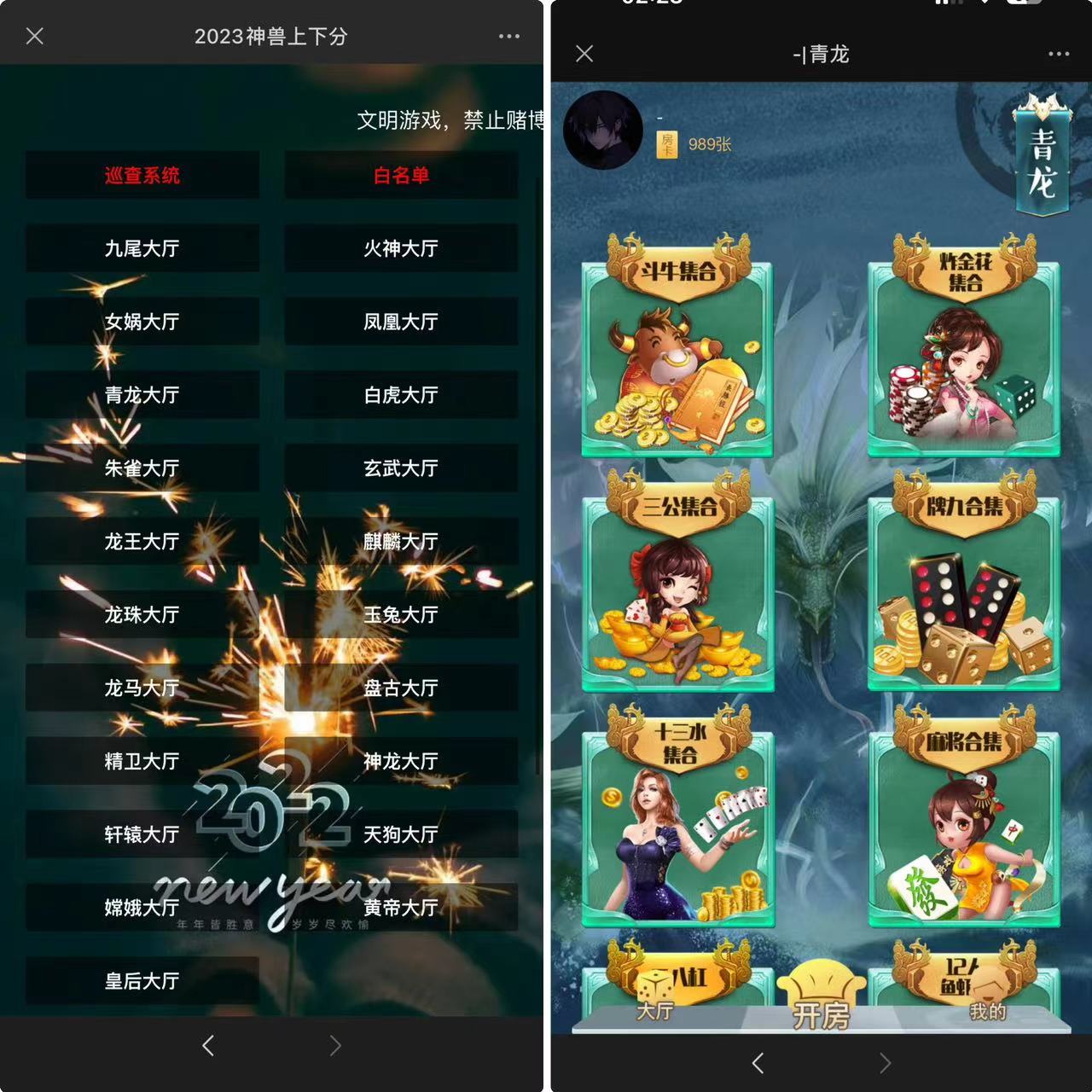Open 巡查系统 inspection system

point(142,177)
